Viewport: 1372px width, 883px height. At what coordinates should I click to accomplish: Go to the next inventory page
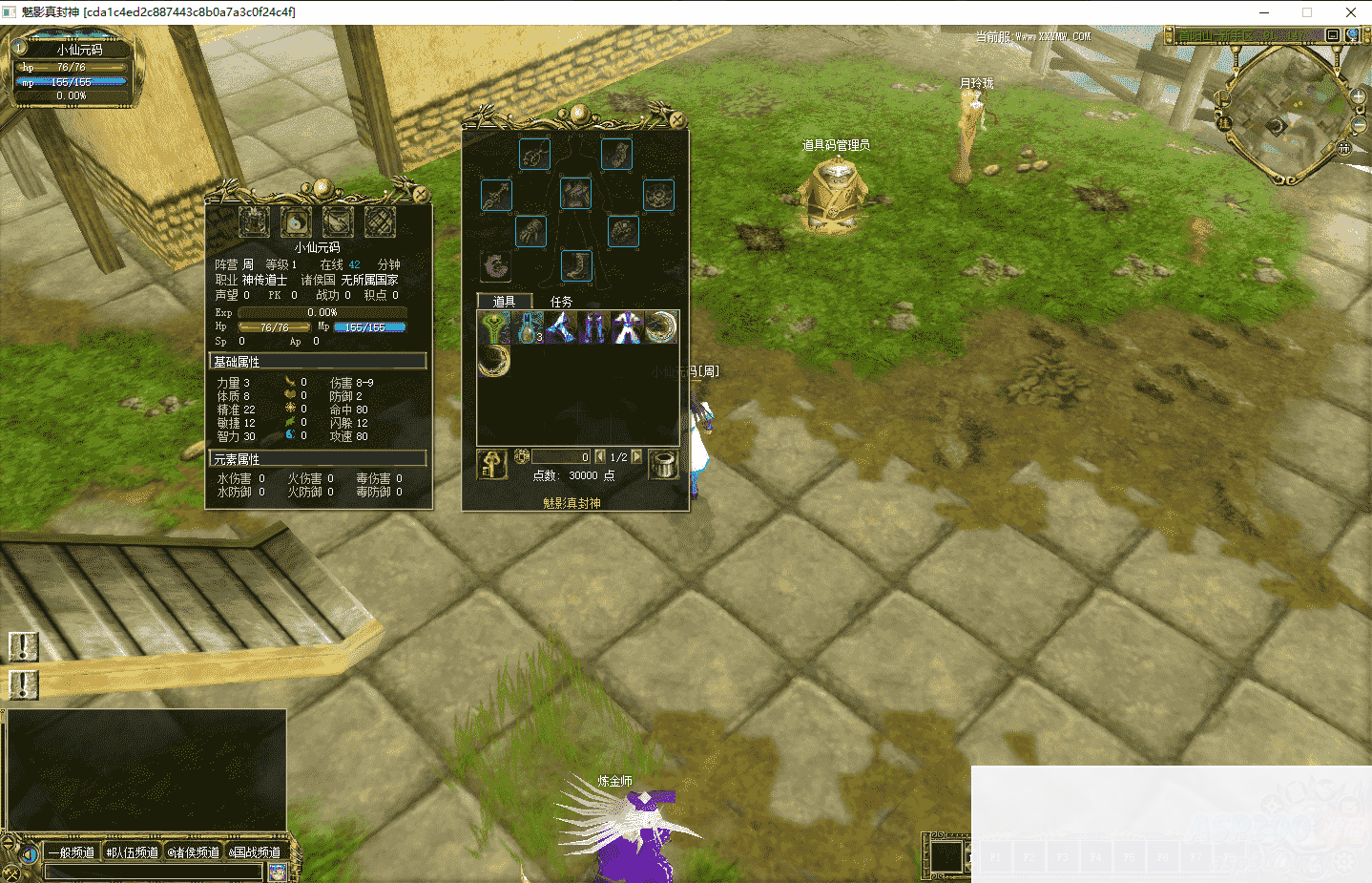pyautogui.click(x=636, y=457)
